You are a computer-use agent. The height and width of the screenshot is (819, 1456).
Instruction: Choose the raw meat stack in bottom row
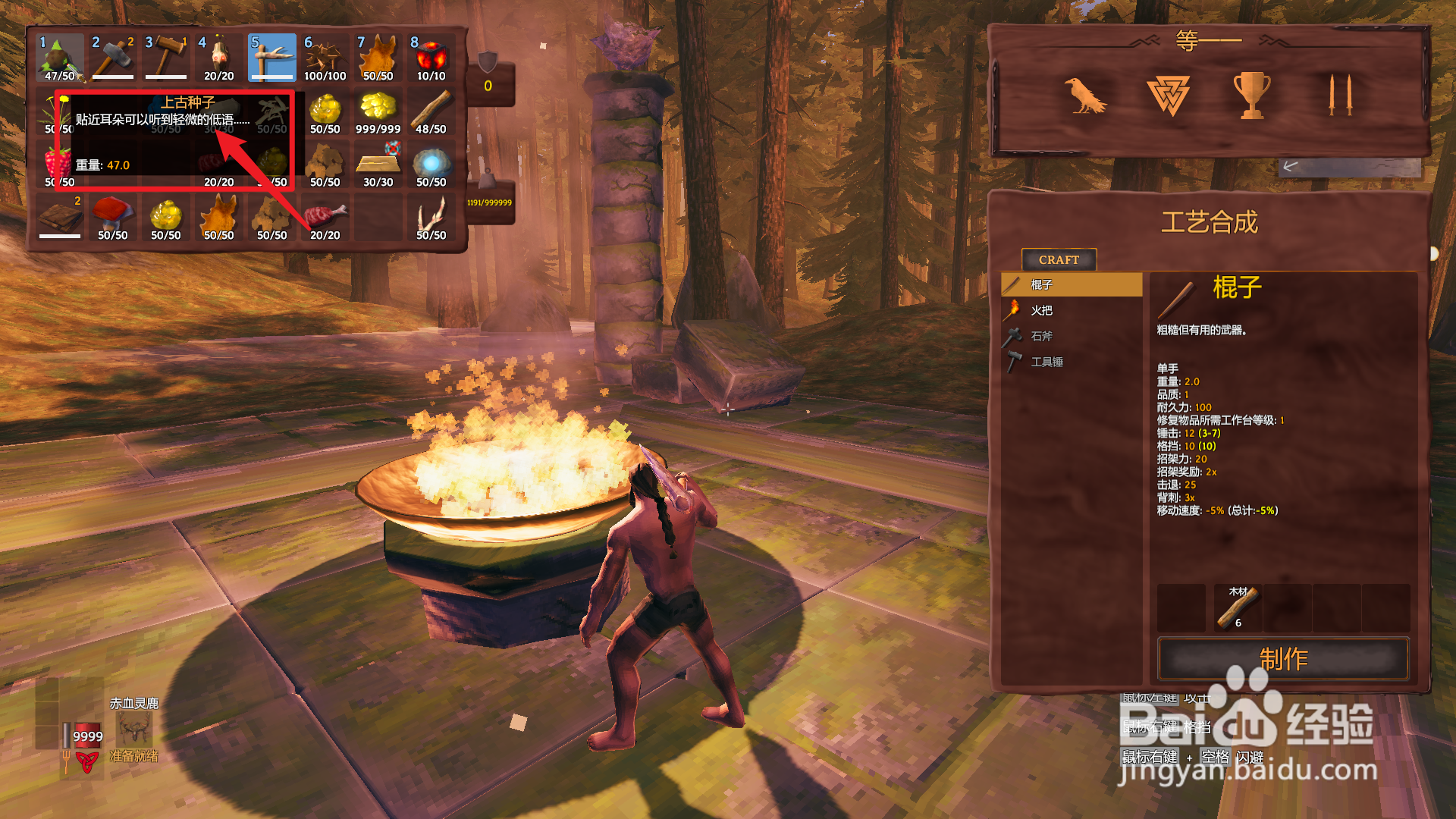325,217
